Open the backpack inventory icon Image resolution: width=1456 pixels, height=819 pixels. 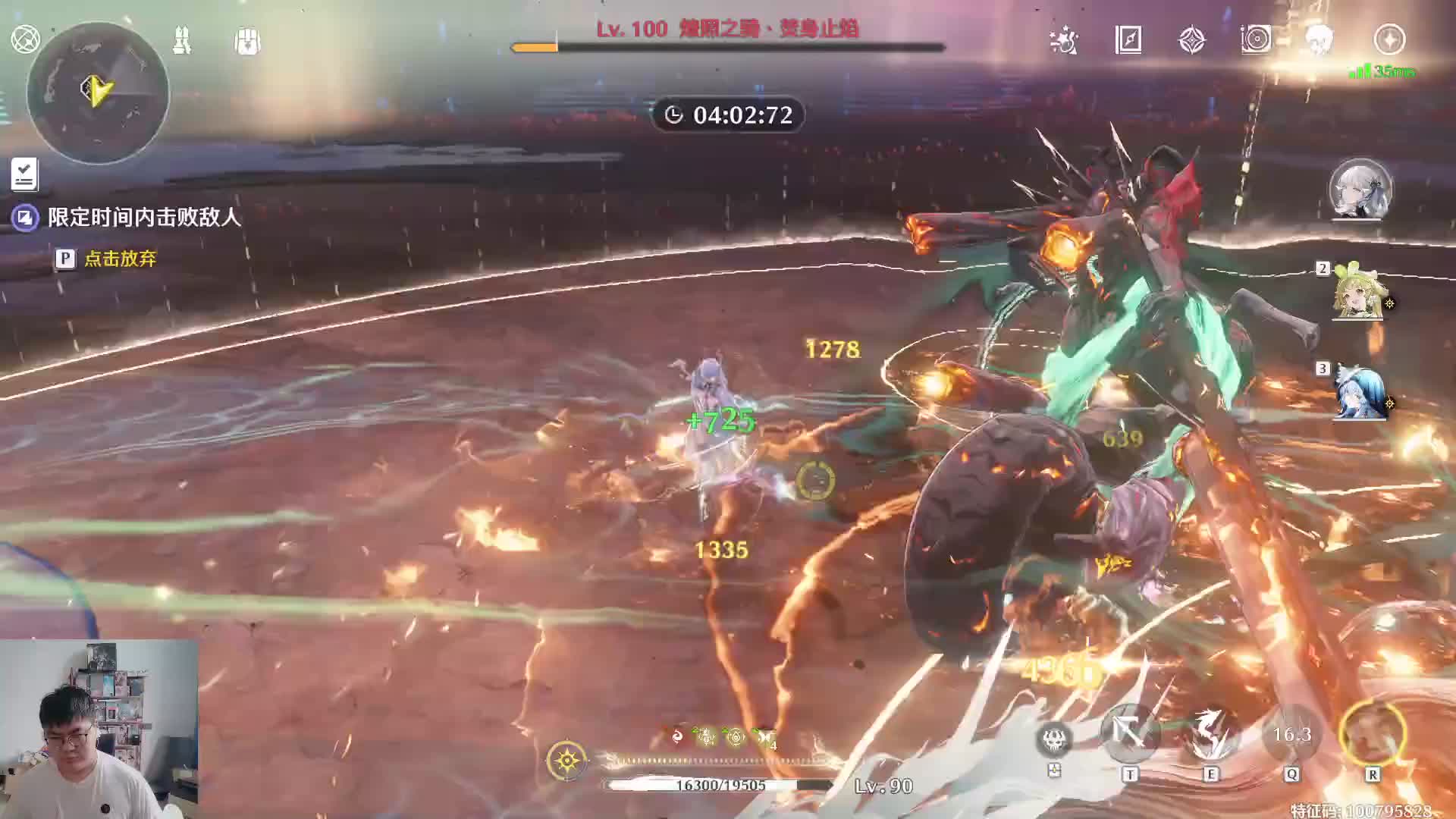247,41
